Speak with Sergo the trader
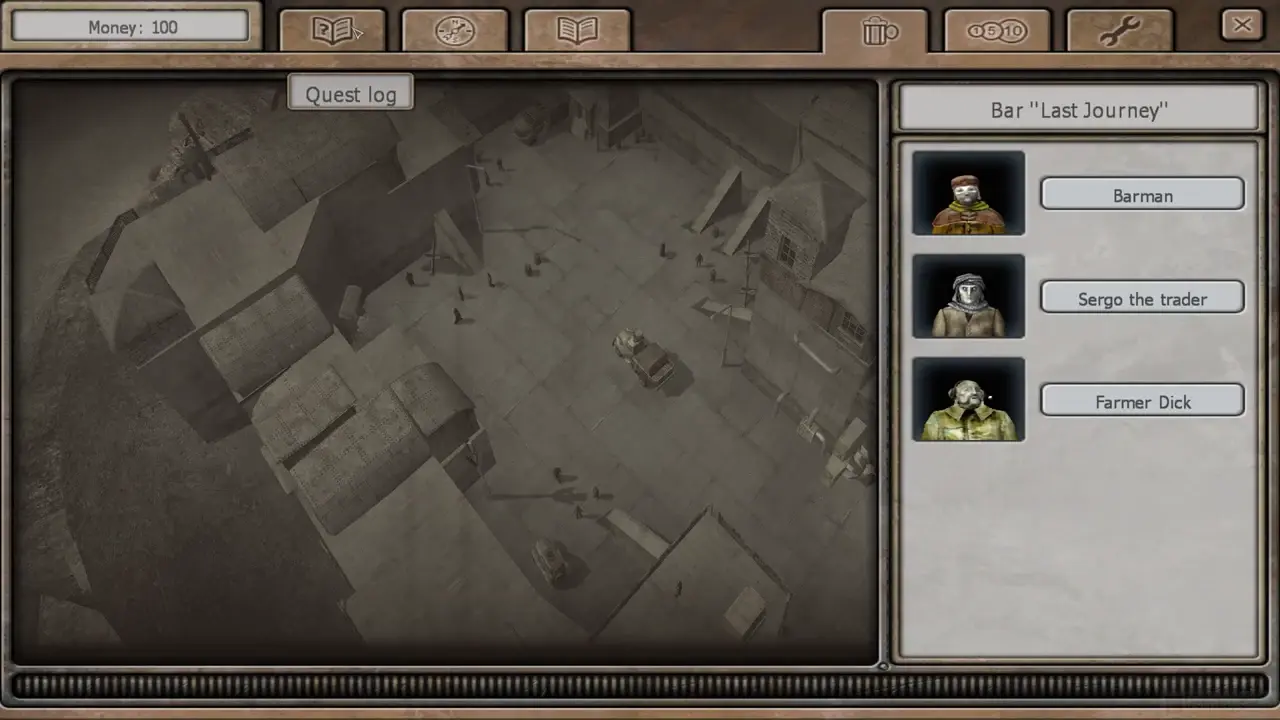 1142,298
